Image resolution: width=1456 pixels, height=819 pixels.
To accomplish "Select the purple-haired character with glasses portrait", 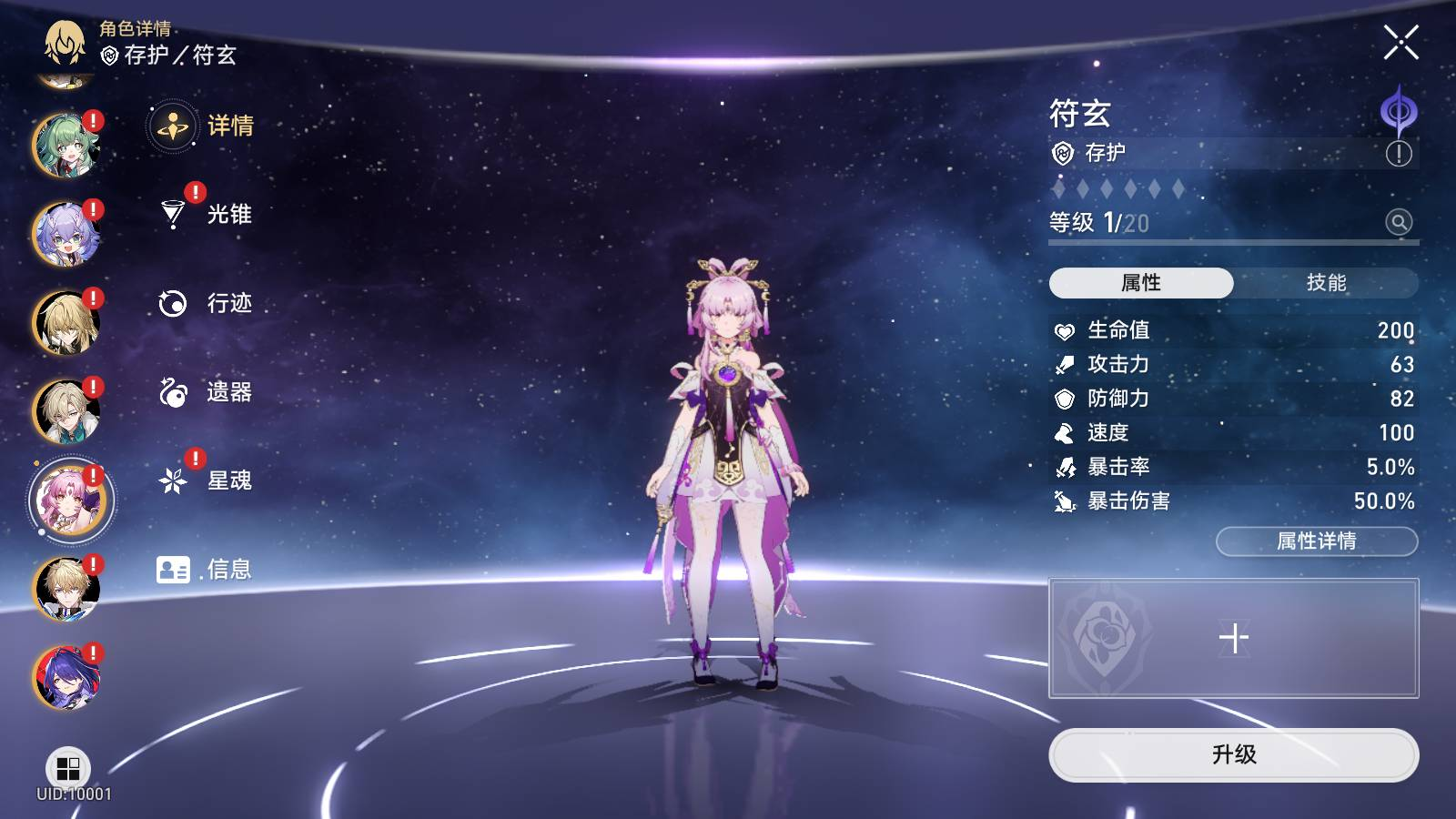I will pyautogui.click(x=66, y=234).
